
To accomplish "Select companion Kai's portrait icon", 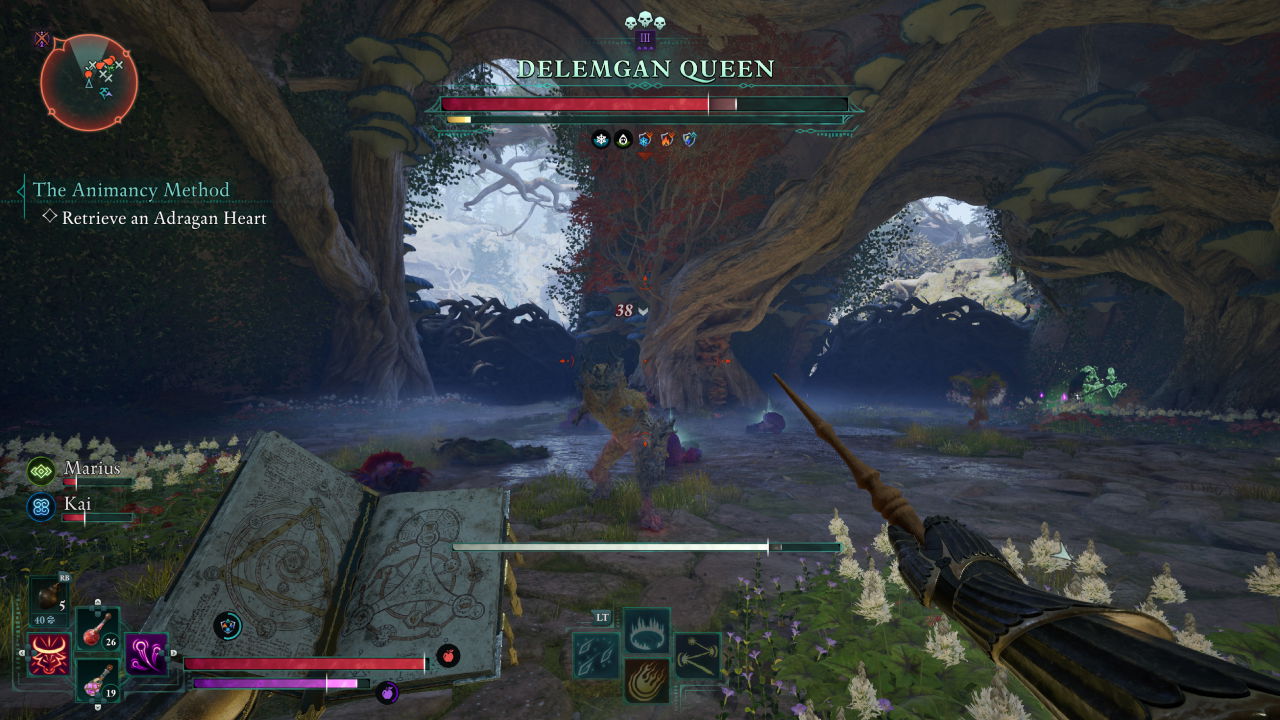I will pyautogui.click(x=41, y=505).
